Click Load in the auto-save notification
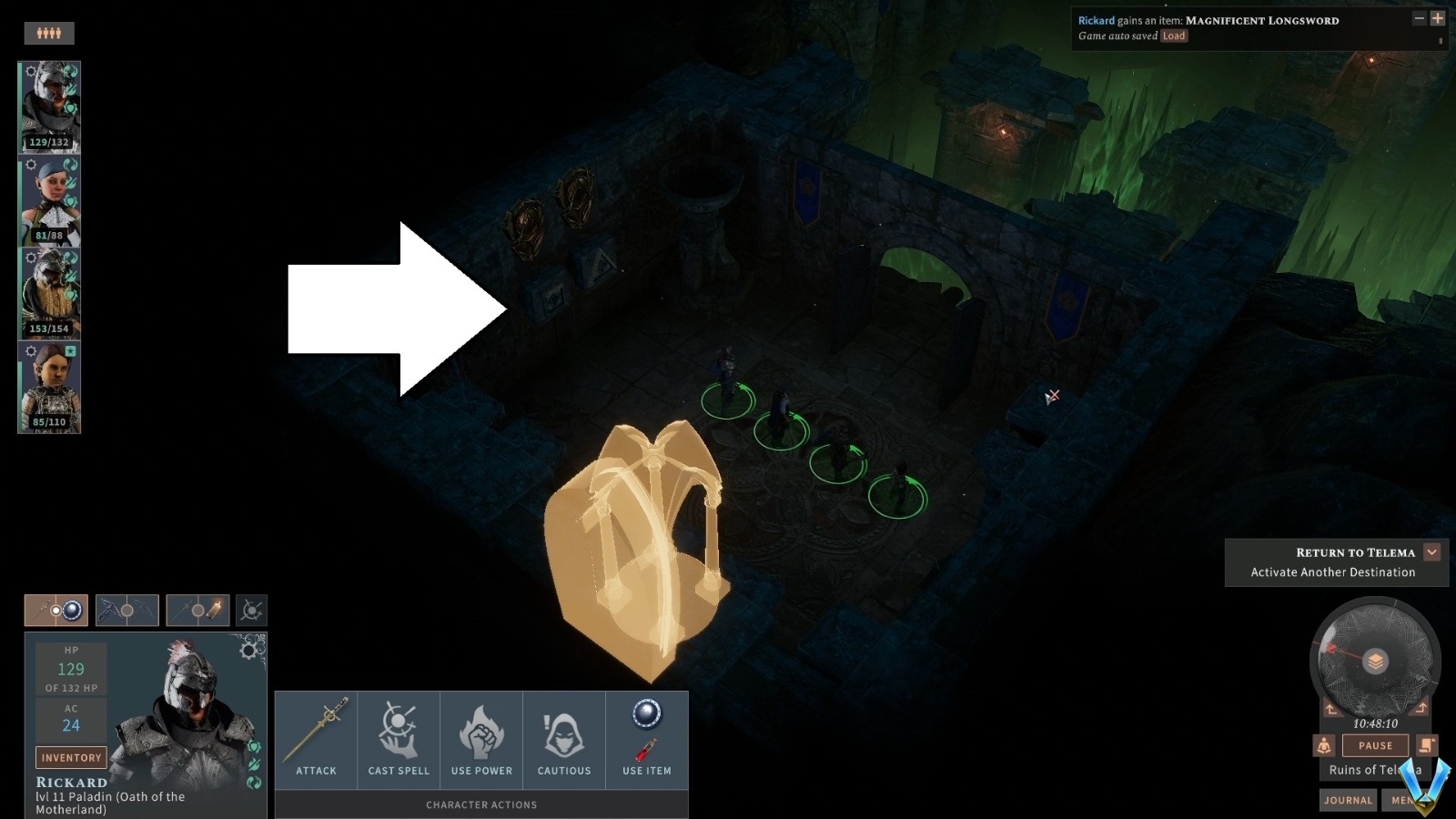 [1173, 35]
